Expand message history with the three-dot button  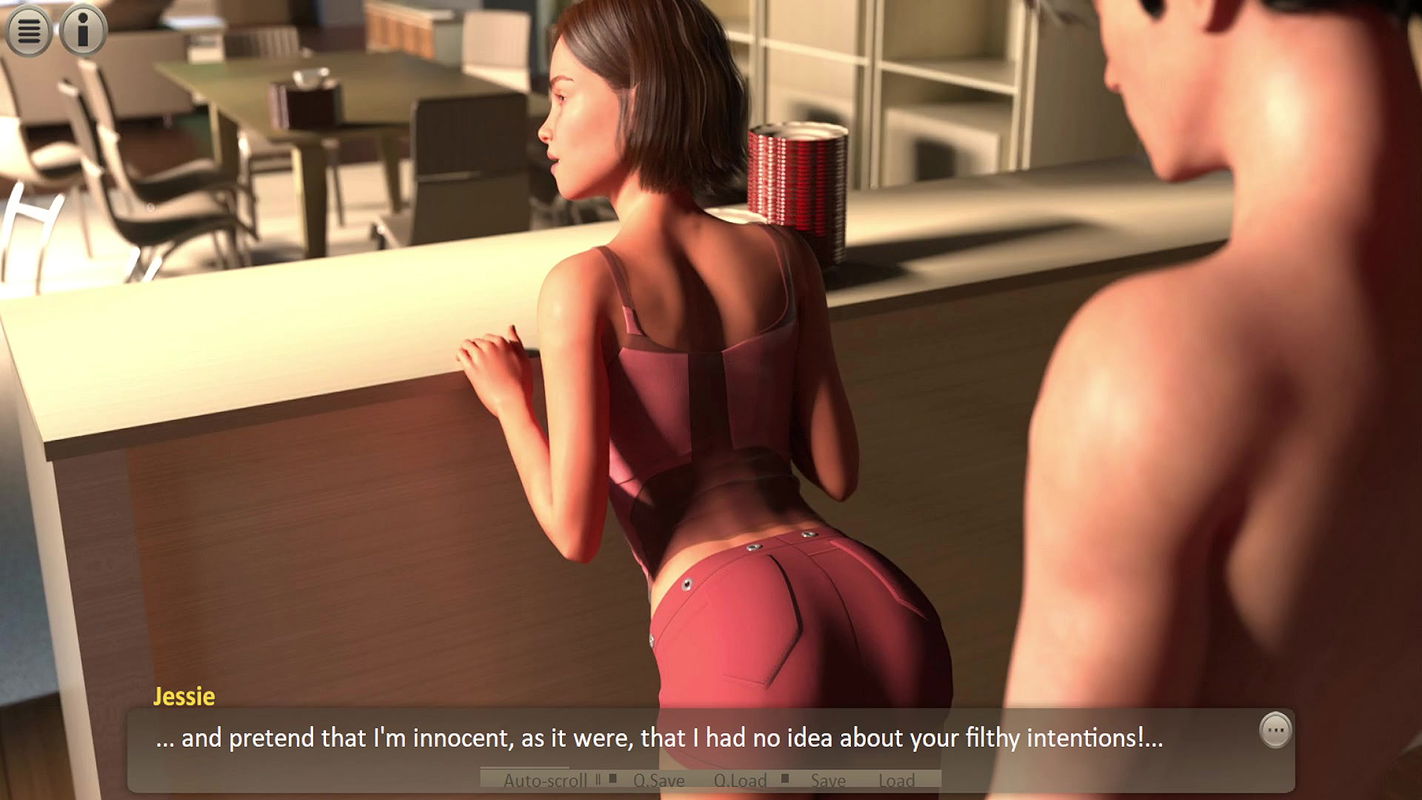pyautogui.click(x=1275, y=730)
